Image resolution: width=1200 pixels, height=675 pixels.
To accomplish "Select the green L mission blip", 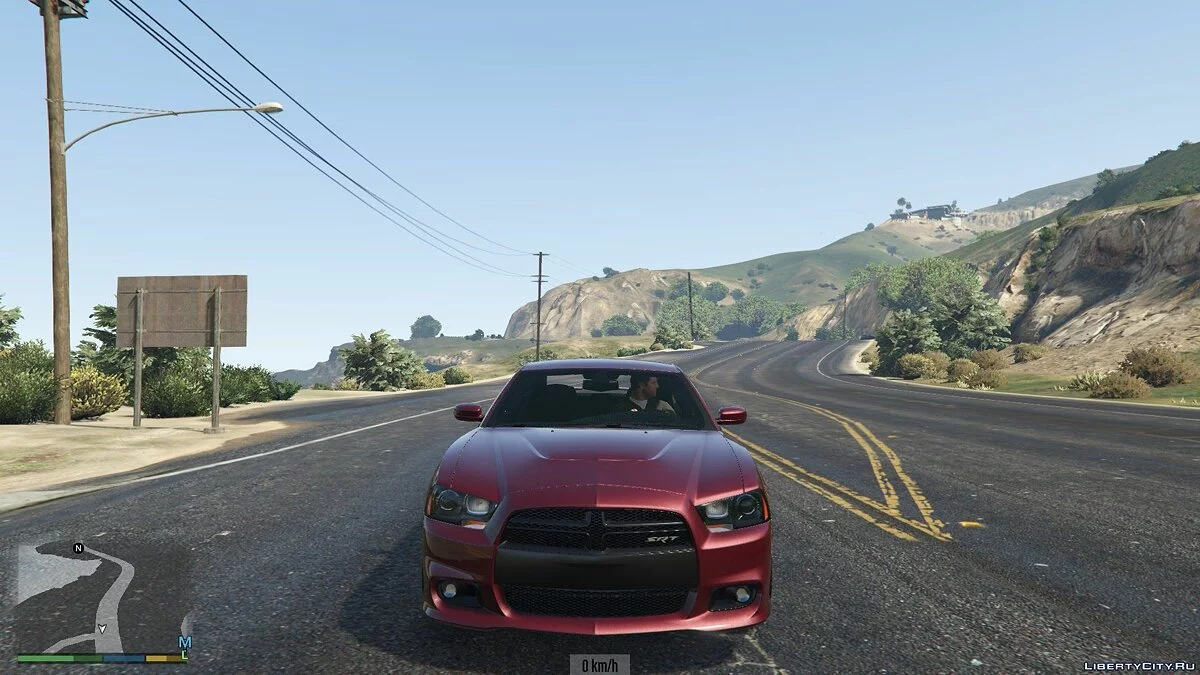I will point(185,654).
